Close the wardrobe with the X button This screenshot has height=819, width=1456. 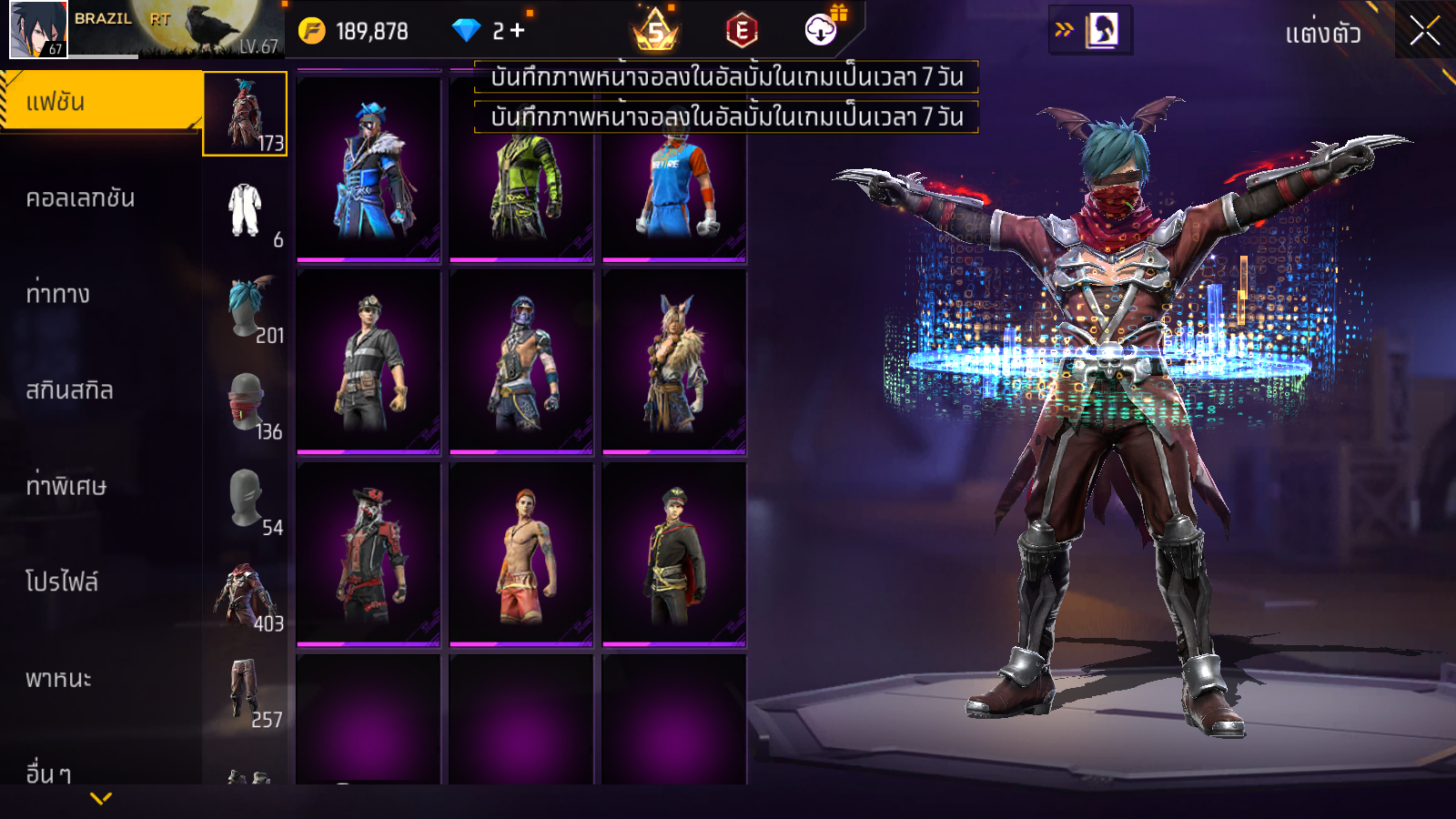tap(1424, 31)
